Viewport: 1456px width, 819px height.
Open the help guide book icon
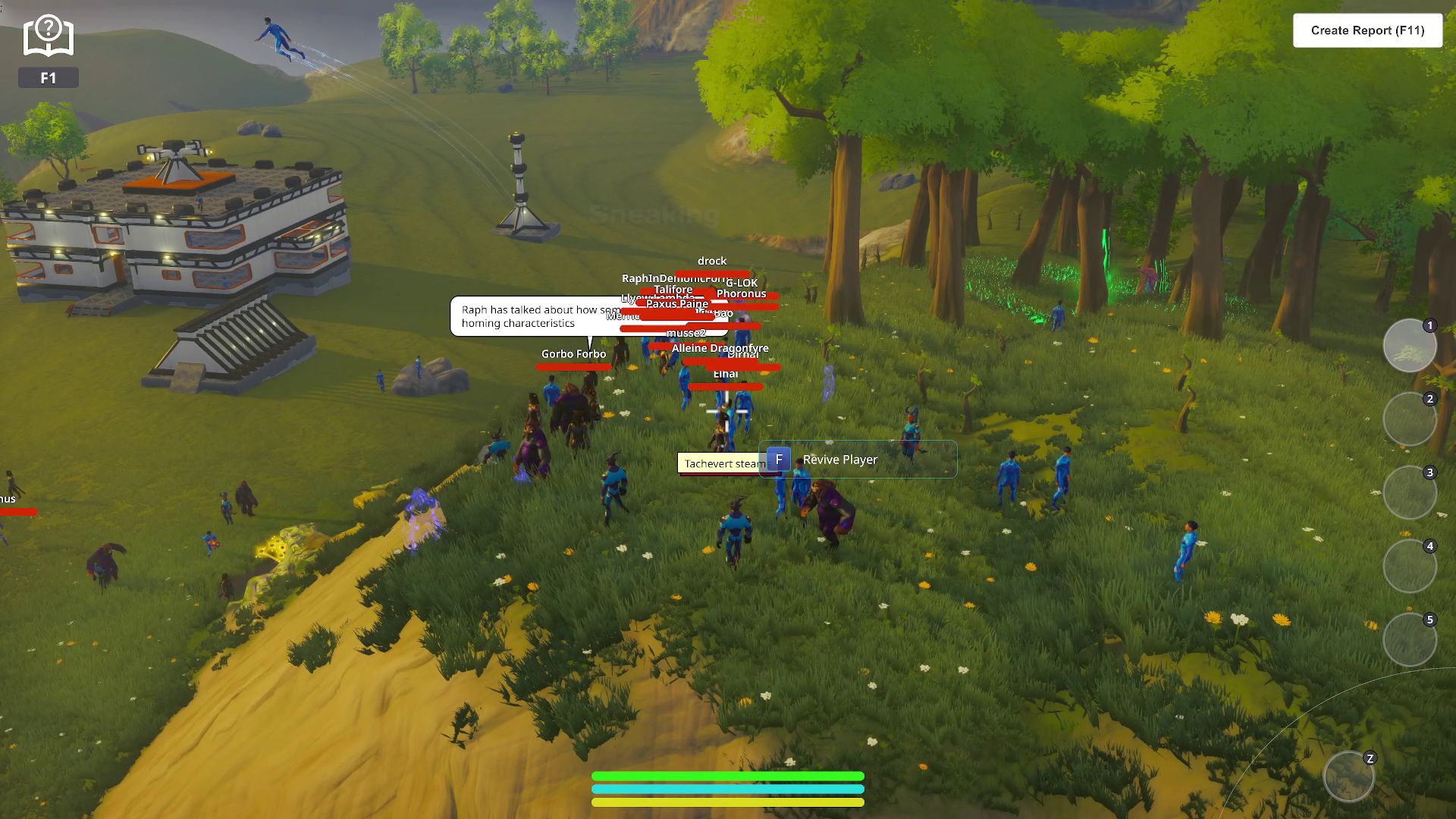point(48,37)
